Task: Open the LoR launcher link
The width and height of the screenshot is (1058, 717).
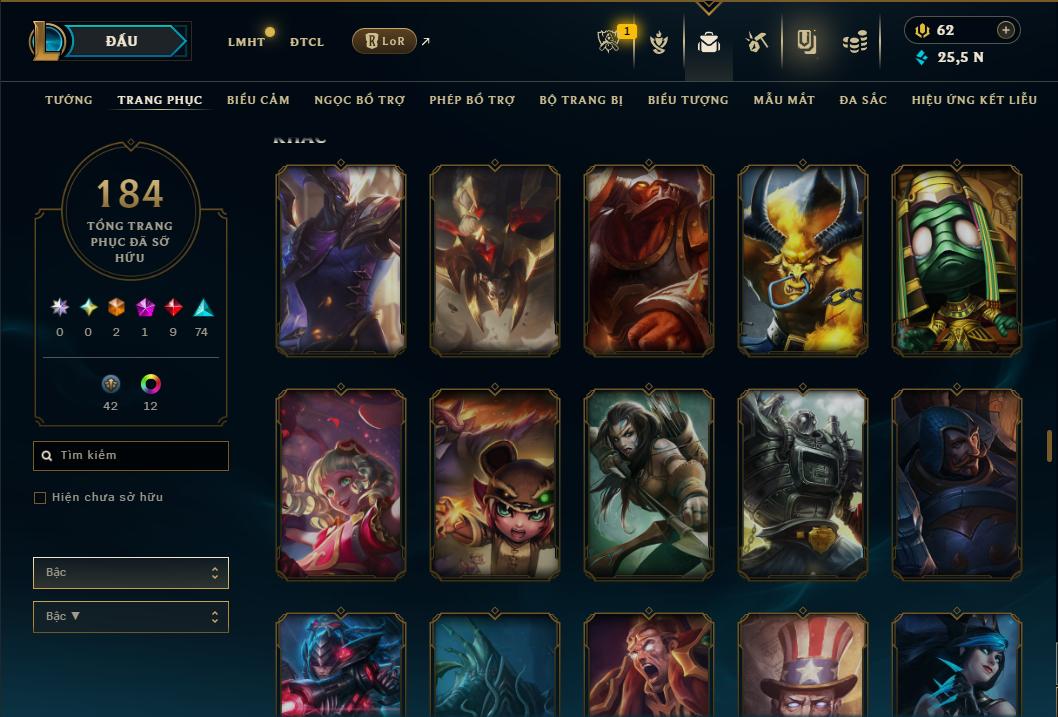Action: click(x=385, y=41)
